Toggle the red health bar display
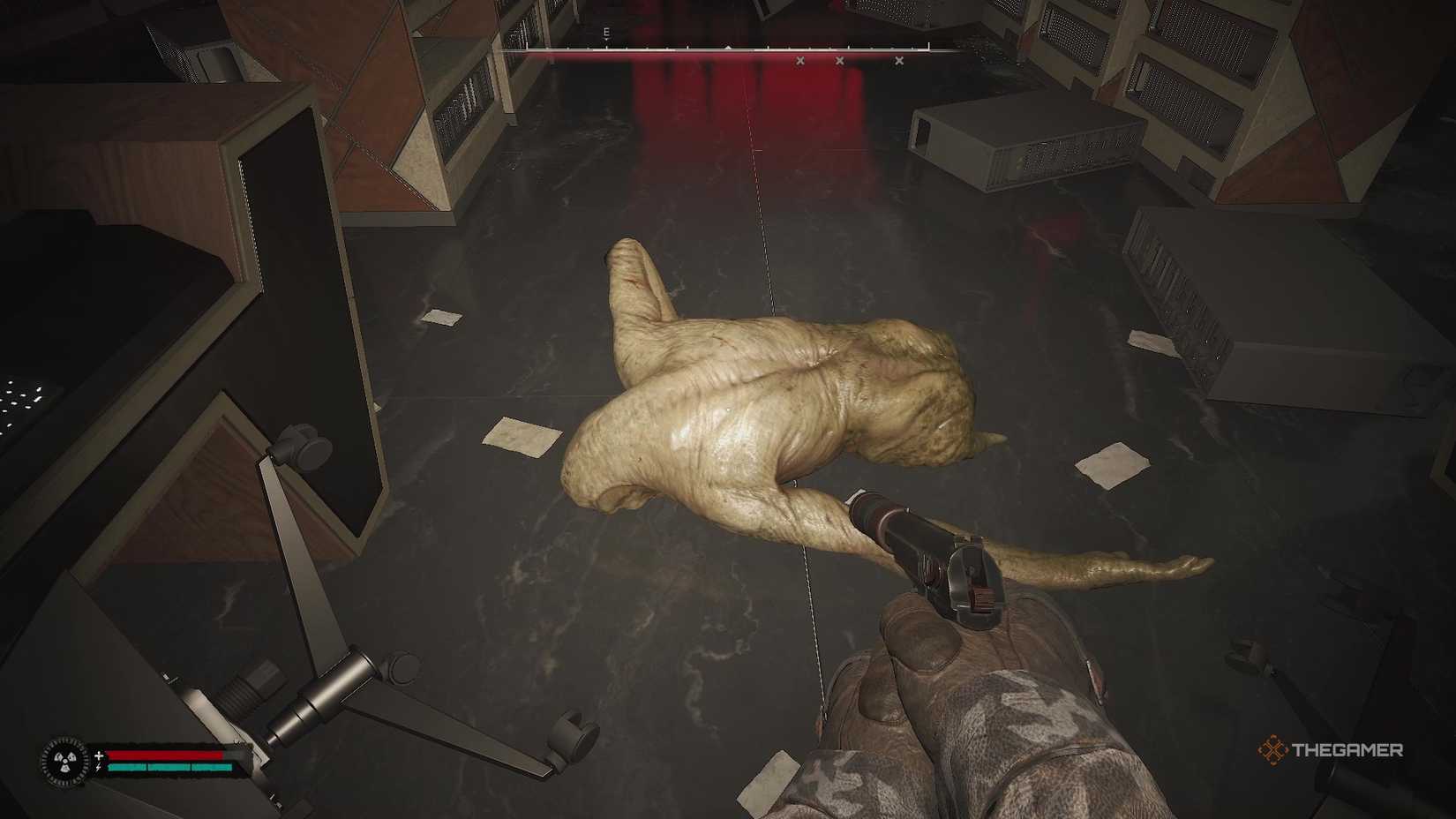The image size is (1456, 819). coord(164,755)
